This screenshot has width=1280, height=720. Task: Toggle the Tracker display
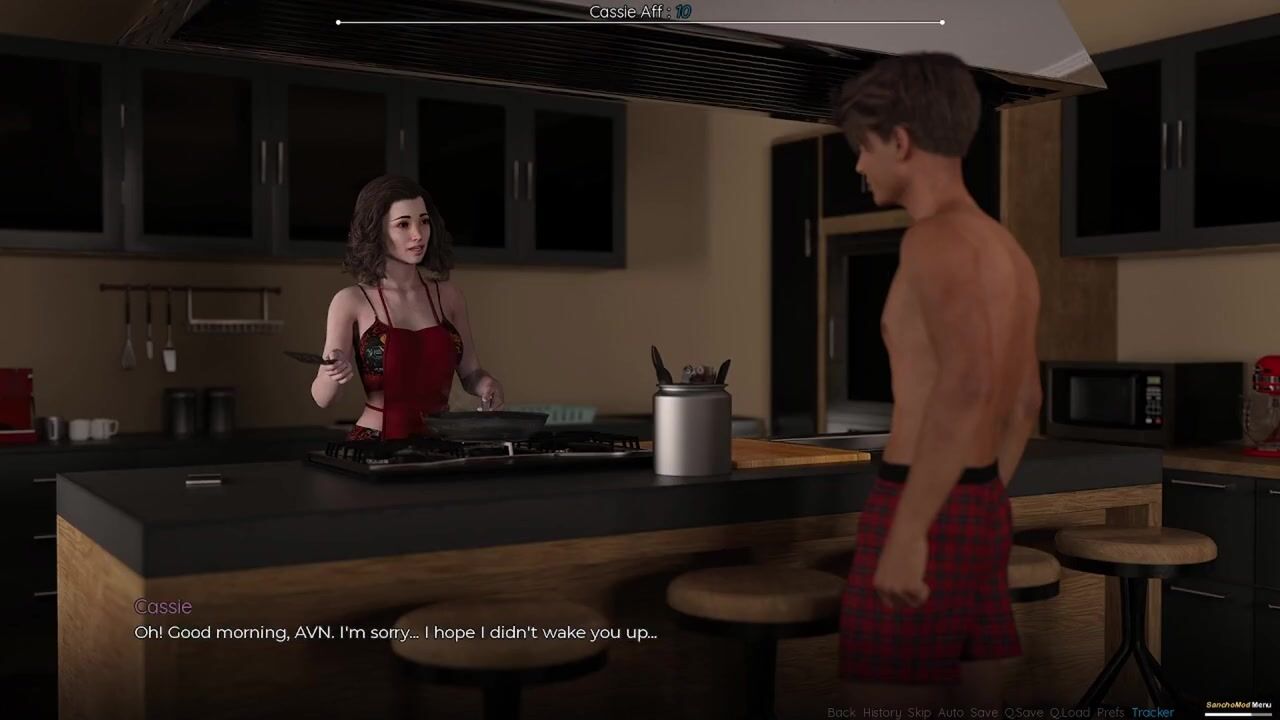click(1152, 712)
